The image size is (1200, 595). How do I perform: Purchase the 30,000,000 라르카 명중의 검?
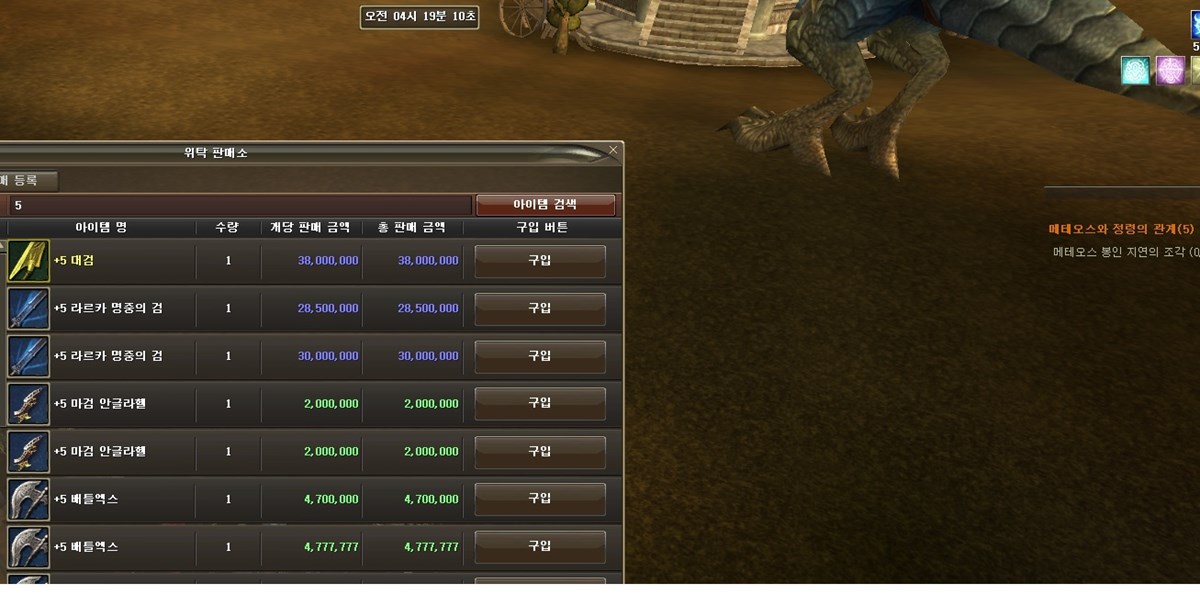point(540,356)
